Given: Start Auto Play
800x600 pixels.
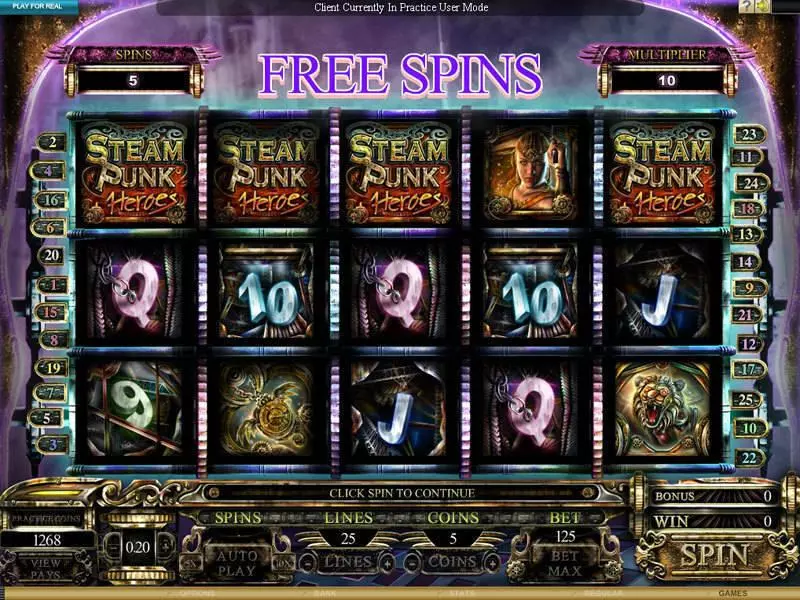Looking at the screenshot, I should 236,562.
